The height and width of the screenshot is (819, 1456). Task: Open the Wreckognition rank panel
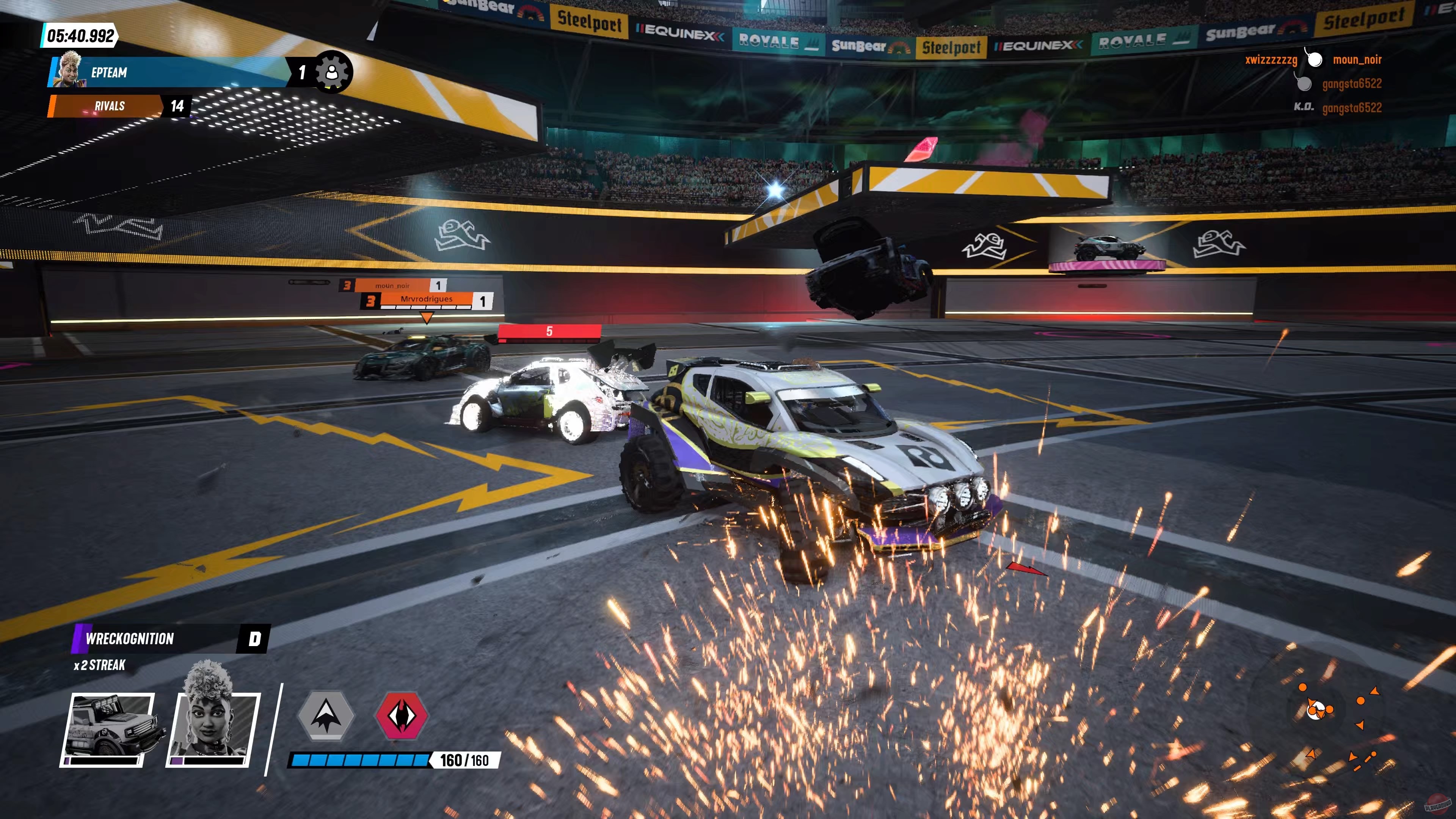pyautogui.click(x=169, y=639)
